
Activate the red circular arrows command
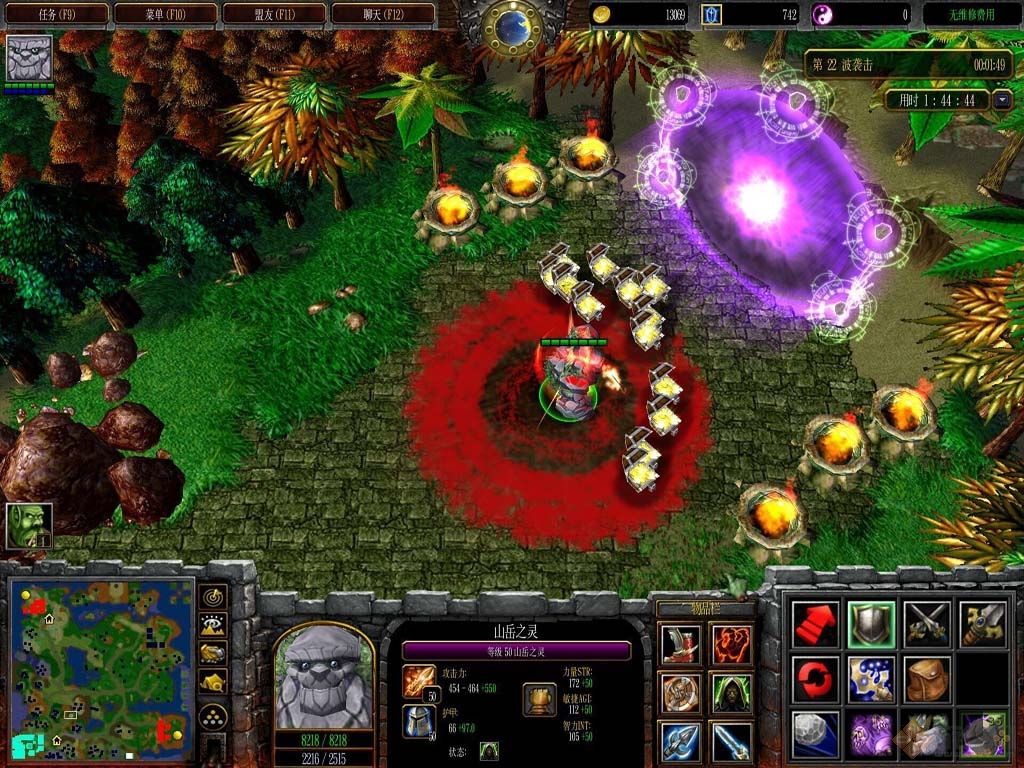816,679
